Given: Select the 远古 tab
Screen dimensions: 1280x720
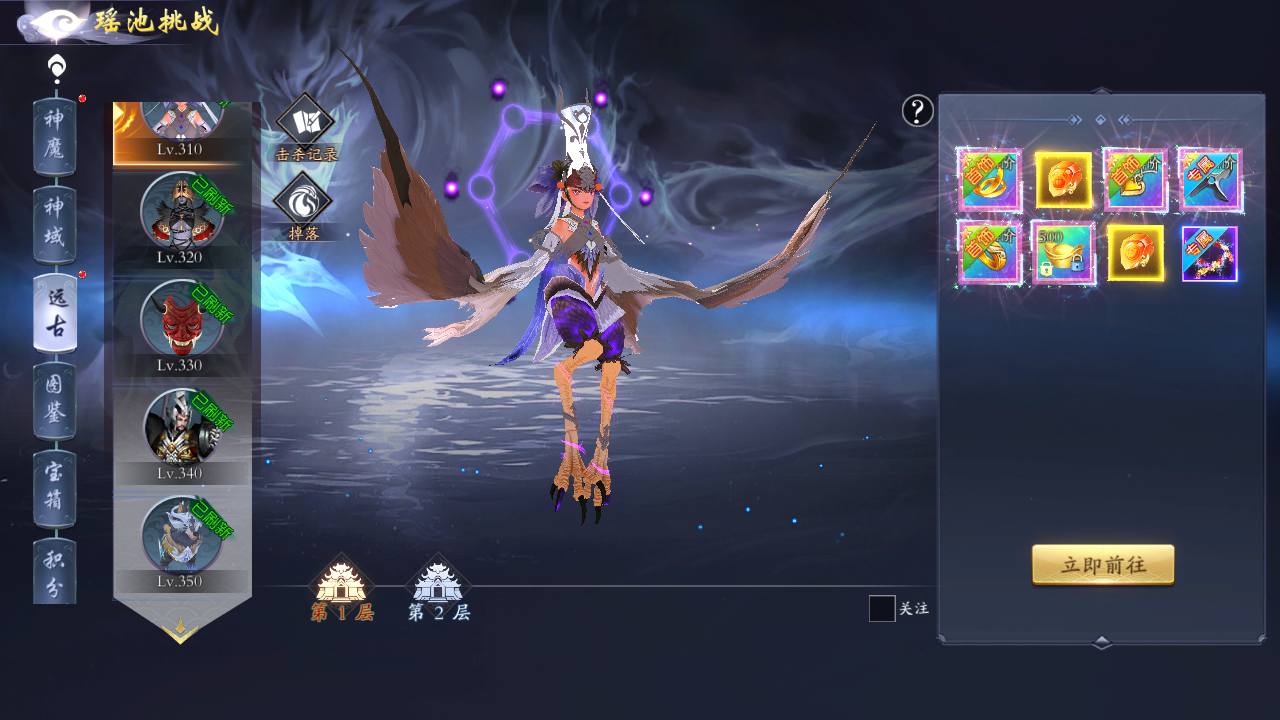Looking at the screenshot, I should point(54,312).
